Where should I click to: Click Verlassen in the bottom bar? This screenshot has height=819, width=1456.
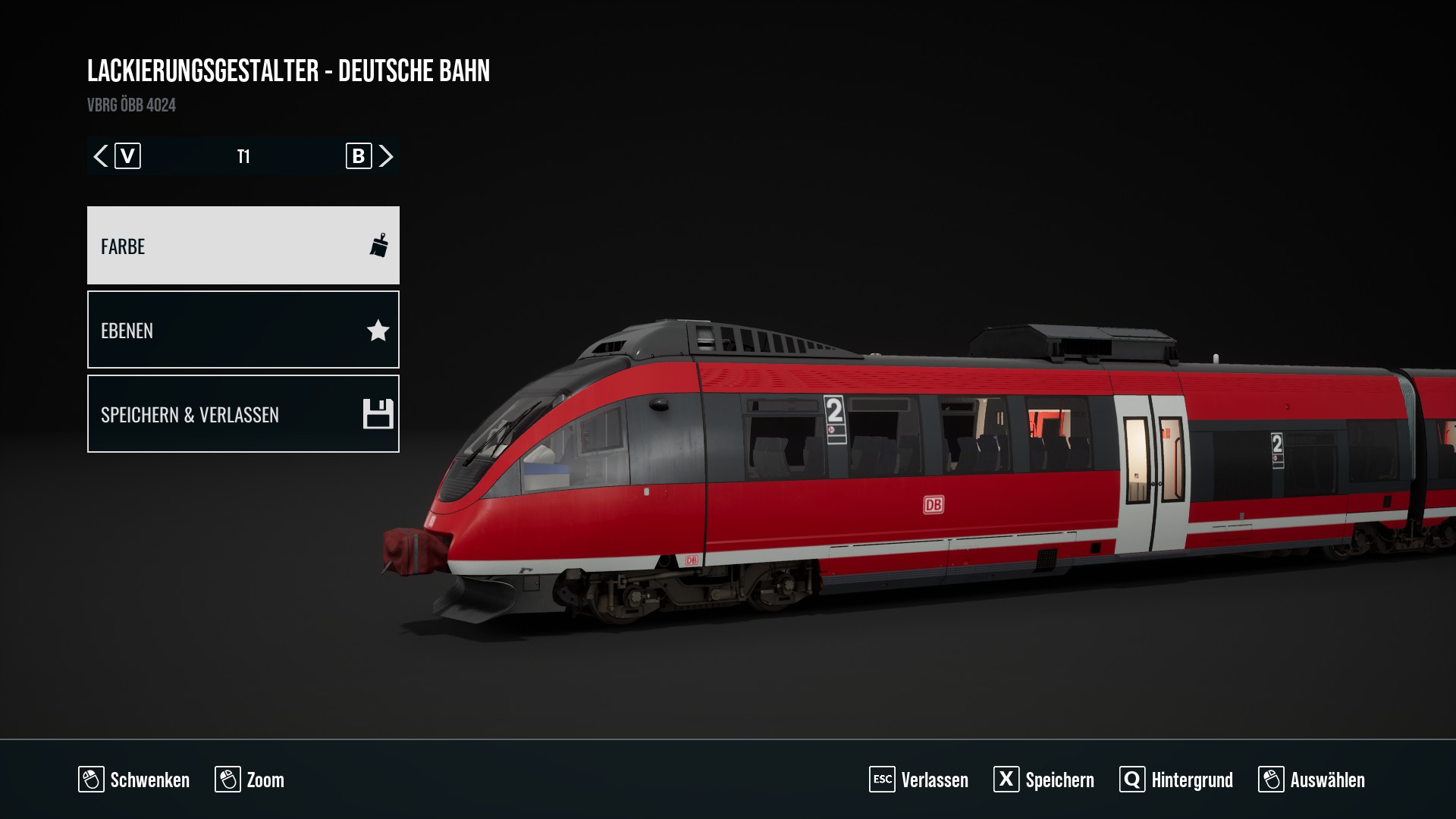[x=918, y=780]
